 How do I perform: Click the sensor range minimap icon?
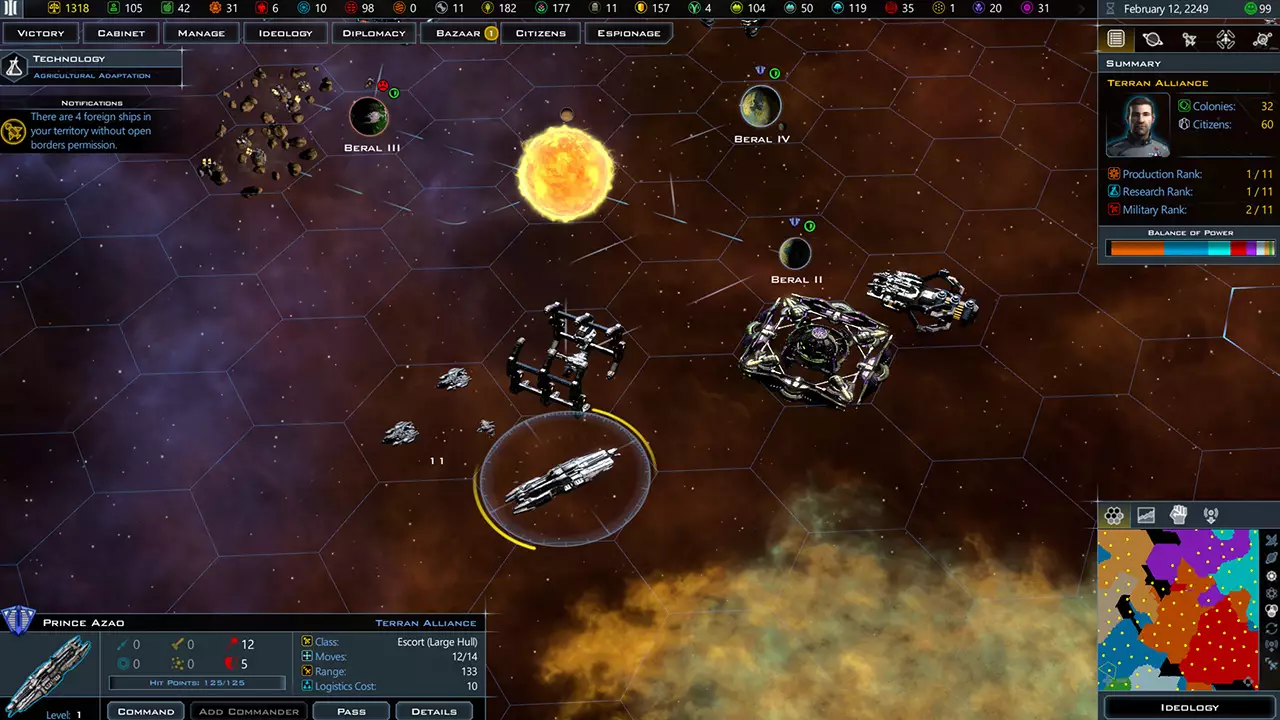pos(1211,514)
